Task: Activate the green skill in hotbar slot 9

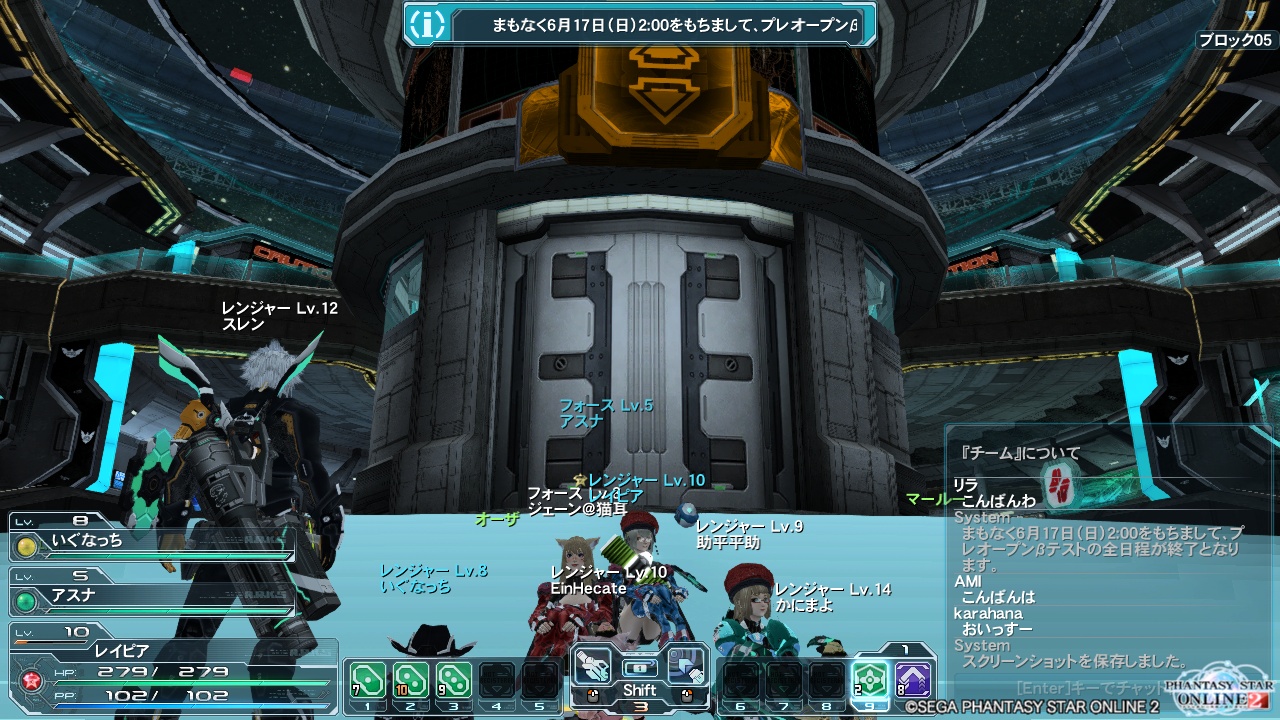Action: 869,681
